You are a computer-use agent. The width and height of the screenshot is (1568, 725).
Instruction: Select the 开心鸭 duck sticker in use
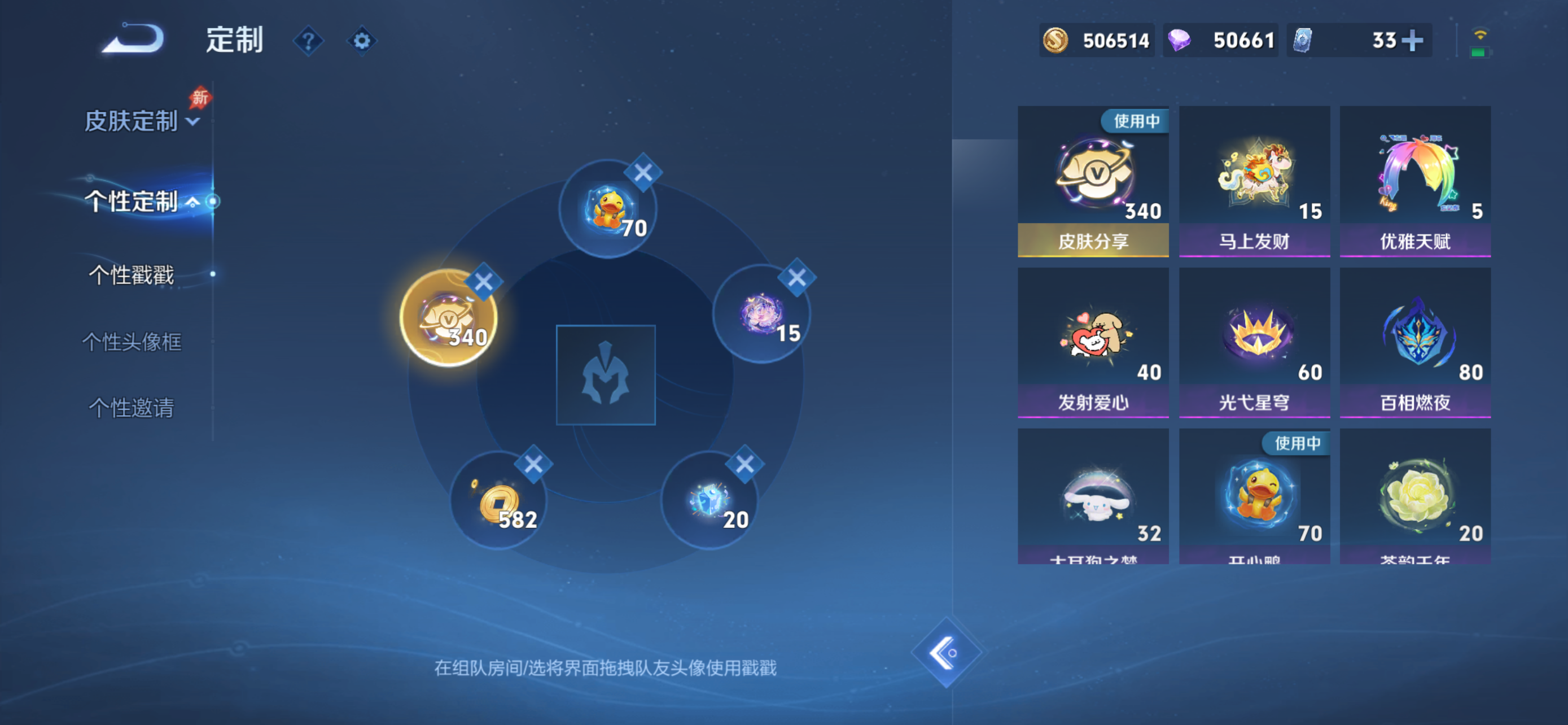[1254, 496]
